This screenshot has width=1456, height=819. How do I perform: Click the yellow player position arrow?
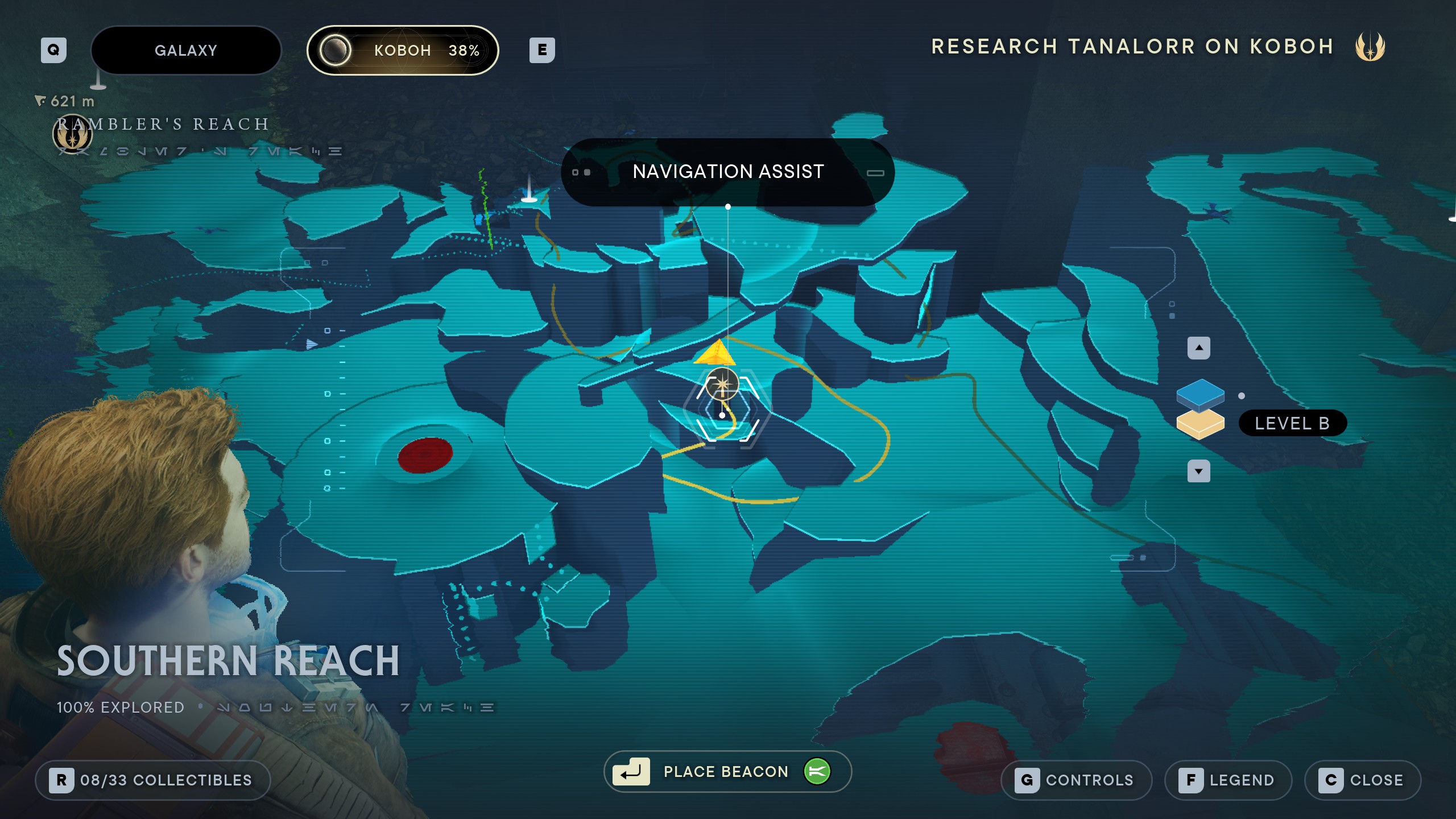coord(715,353)
